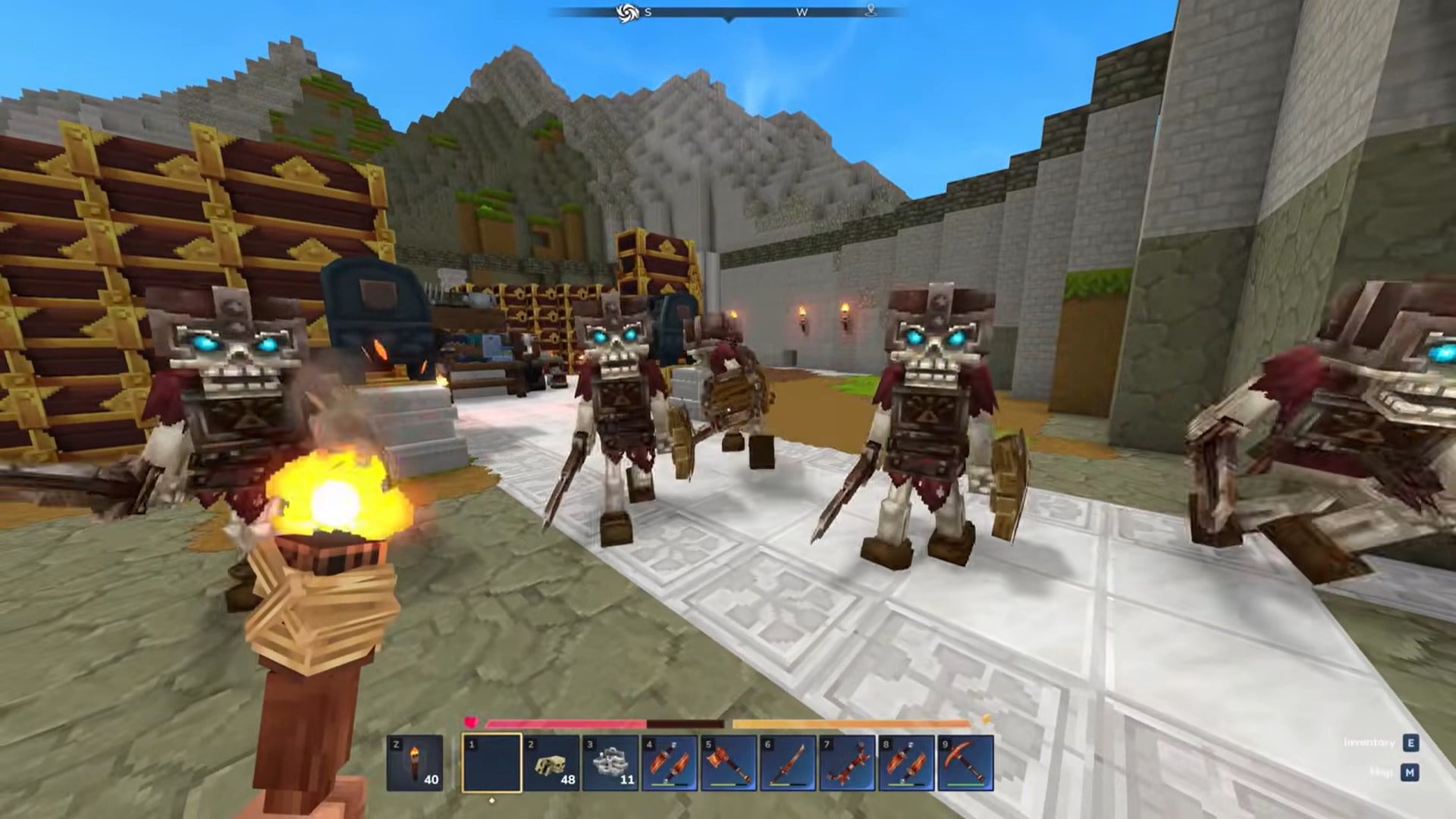This screenshot has height=819, width=1456.
Task: Click the diamond marker beneath hotbar slot 1
Action: [x=492, y=799]
